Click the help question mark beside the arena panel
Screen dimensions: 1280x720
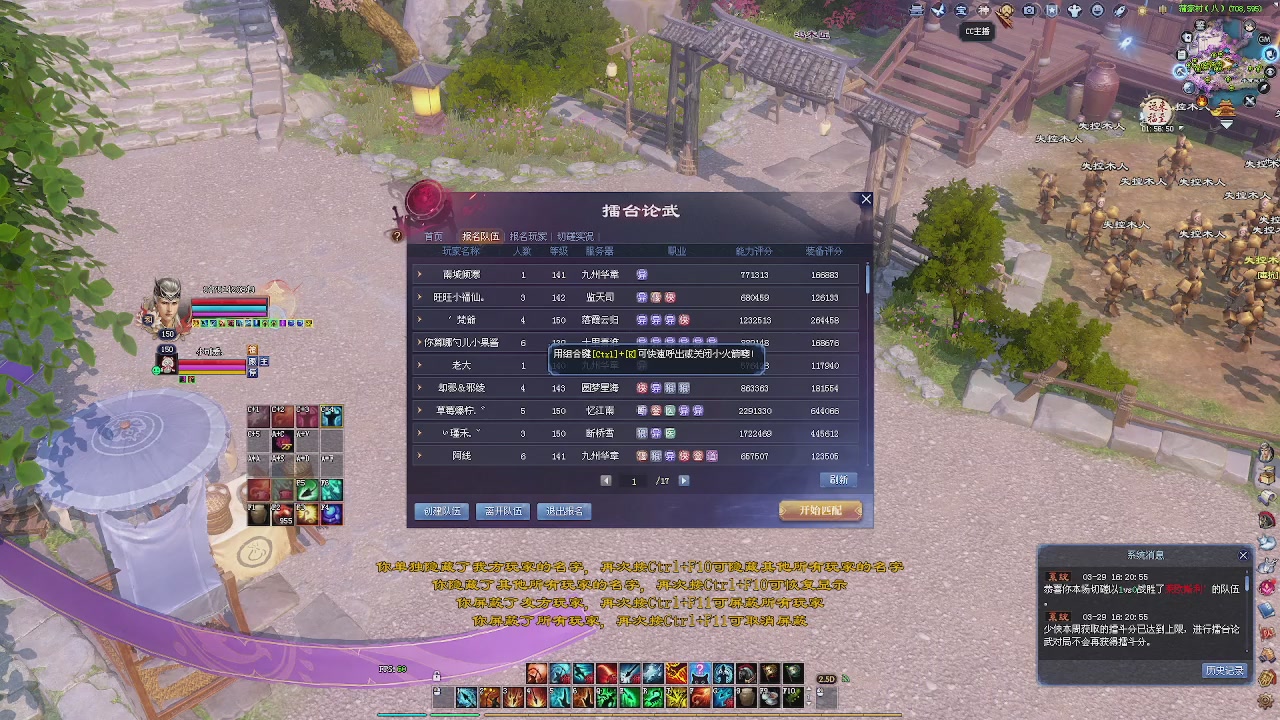[x=397, y=235]
